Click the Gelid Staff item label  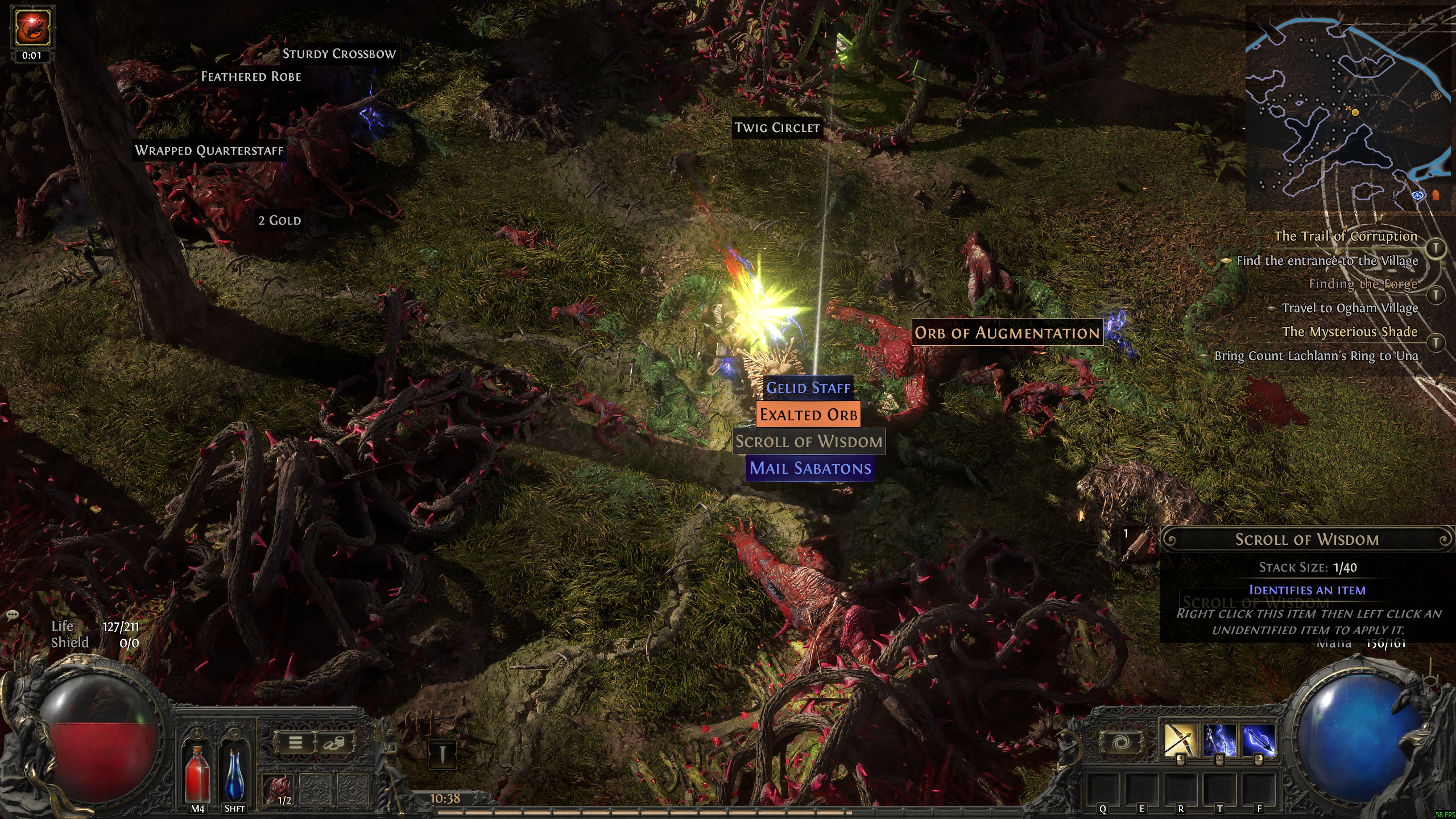click(808, 388)
